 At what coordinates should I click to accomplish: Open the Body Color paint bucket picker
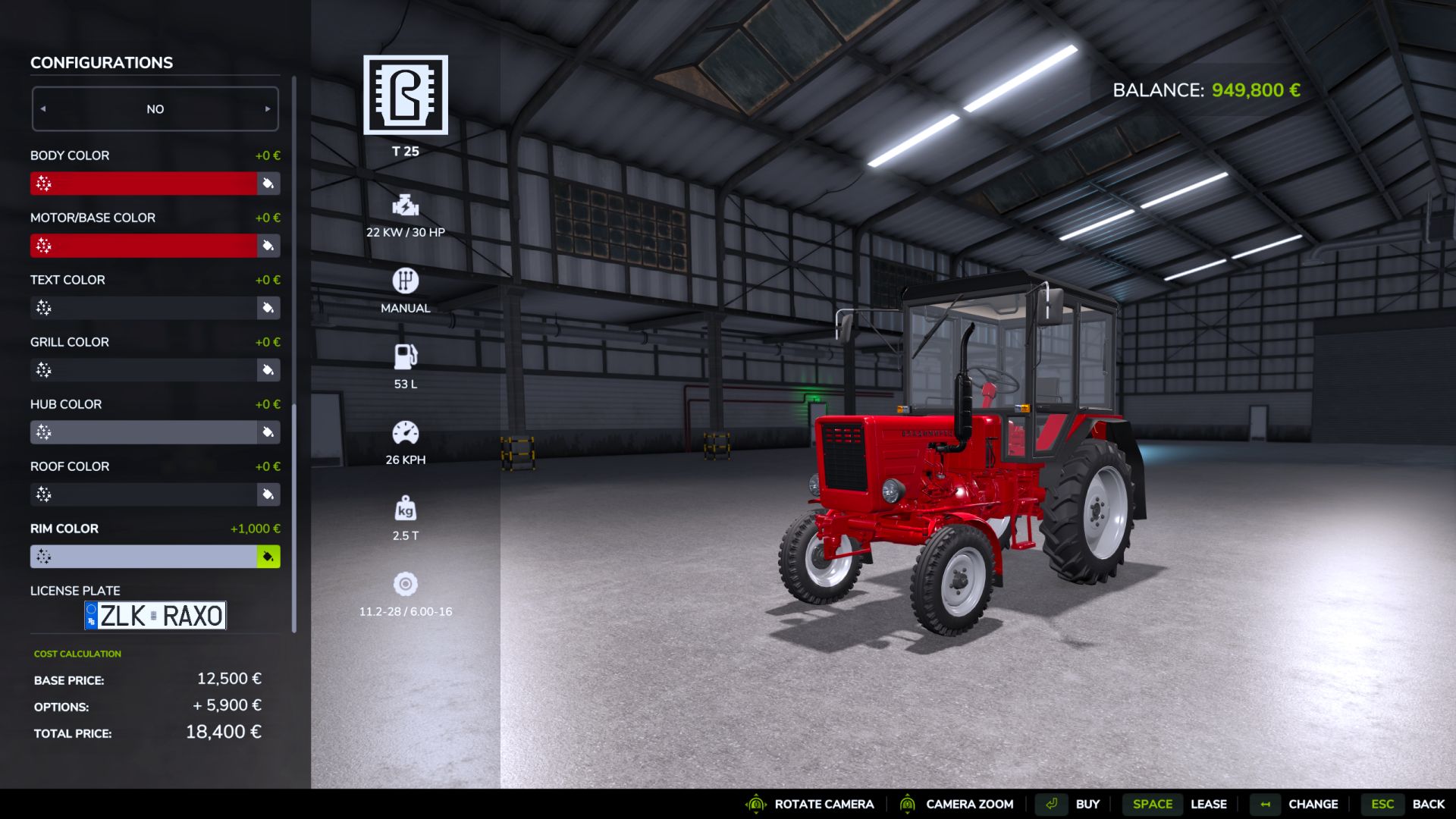coord(268,184)
